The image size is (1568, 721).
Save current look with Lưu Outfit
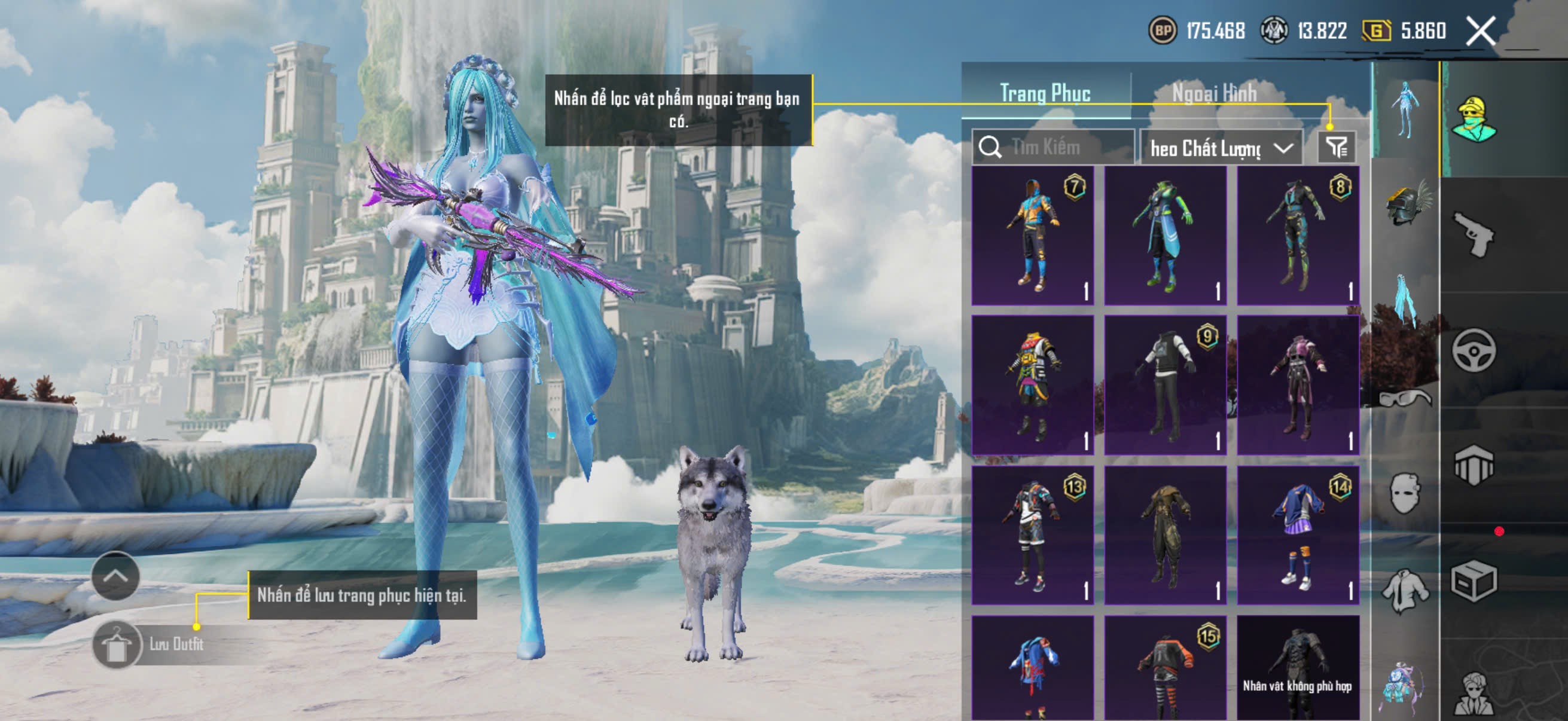pos(149,644)
